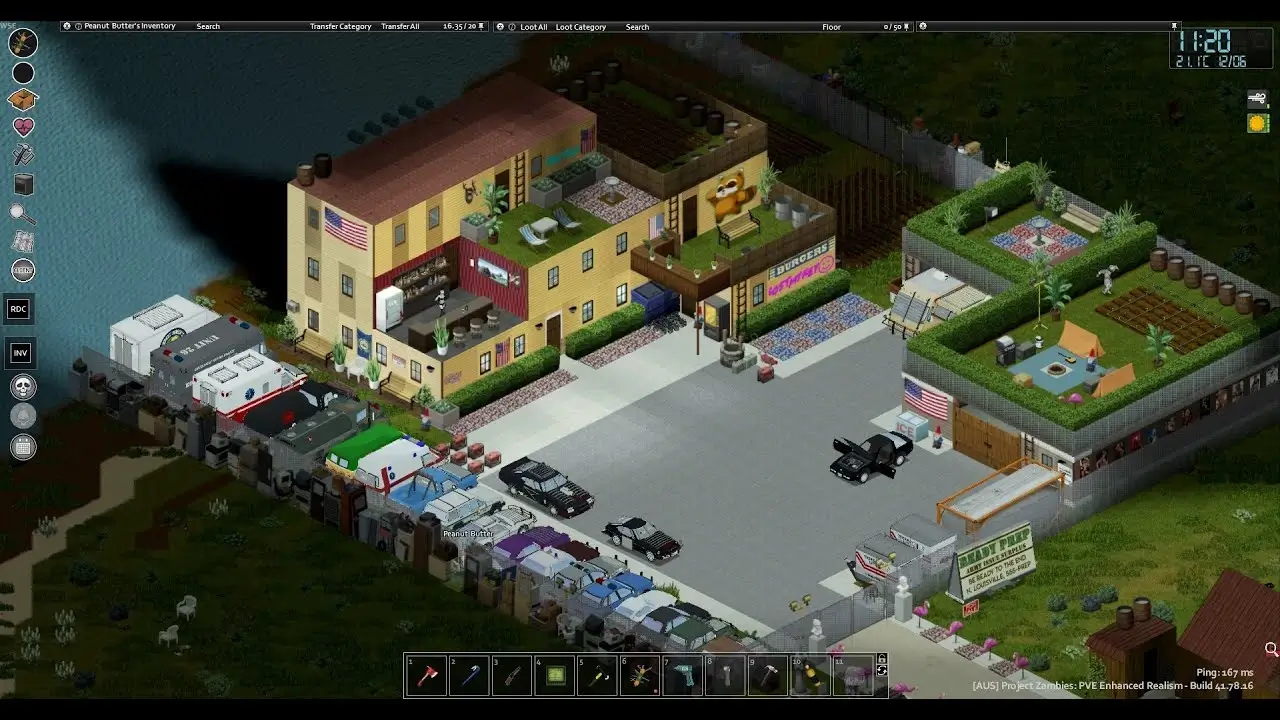Click the Search field in the loot window
This screenshot has height=720, width=1280.
637,27
